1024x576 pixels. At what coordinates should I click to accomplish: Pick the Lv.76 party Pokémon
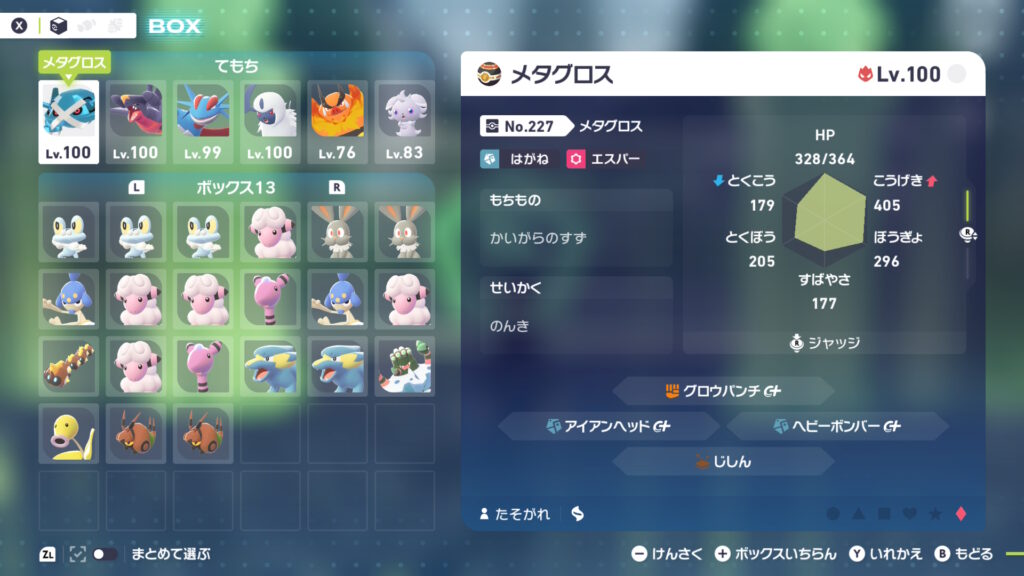coord(337,121)
